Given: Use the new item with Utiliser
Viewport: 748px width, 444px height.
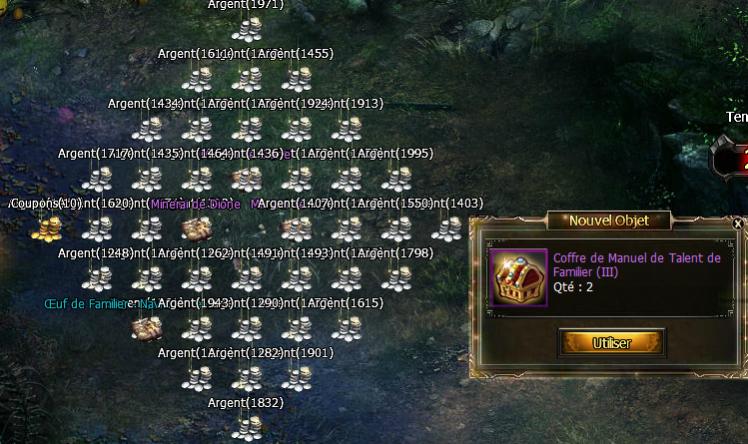Looking at the screenshot, I should coord(611,343).
